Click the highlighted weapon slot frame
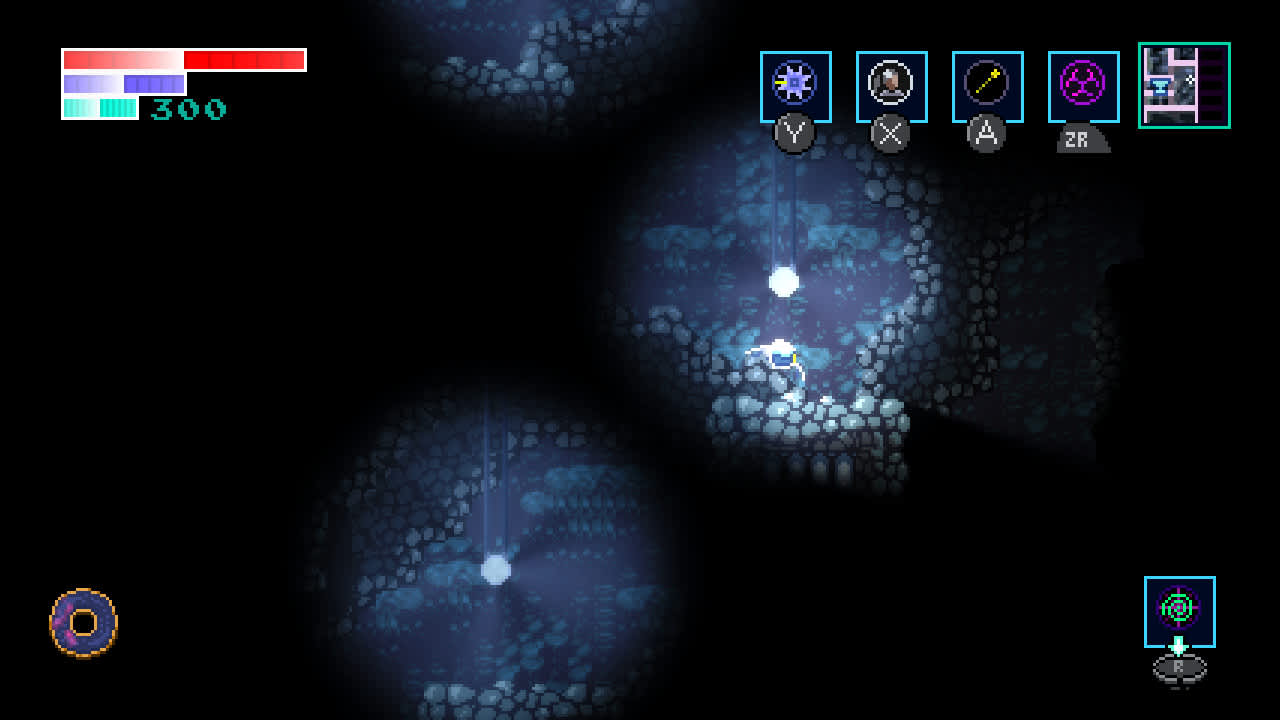Viewport: 1280px width, 720px height. (796, 87)
